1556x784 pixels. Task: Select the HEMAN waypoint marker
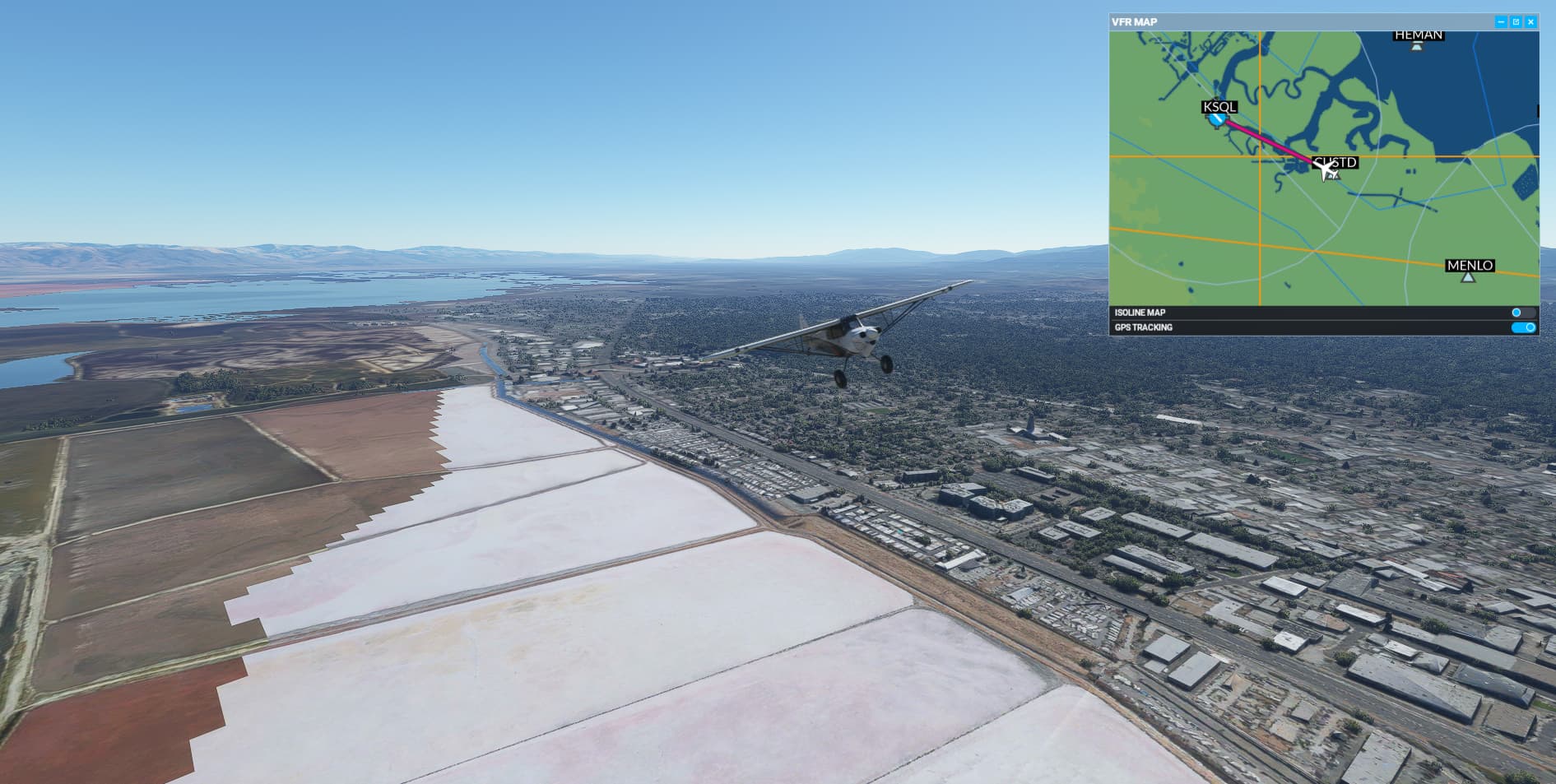[1416, 46]
